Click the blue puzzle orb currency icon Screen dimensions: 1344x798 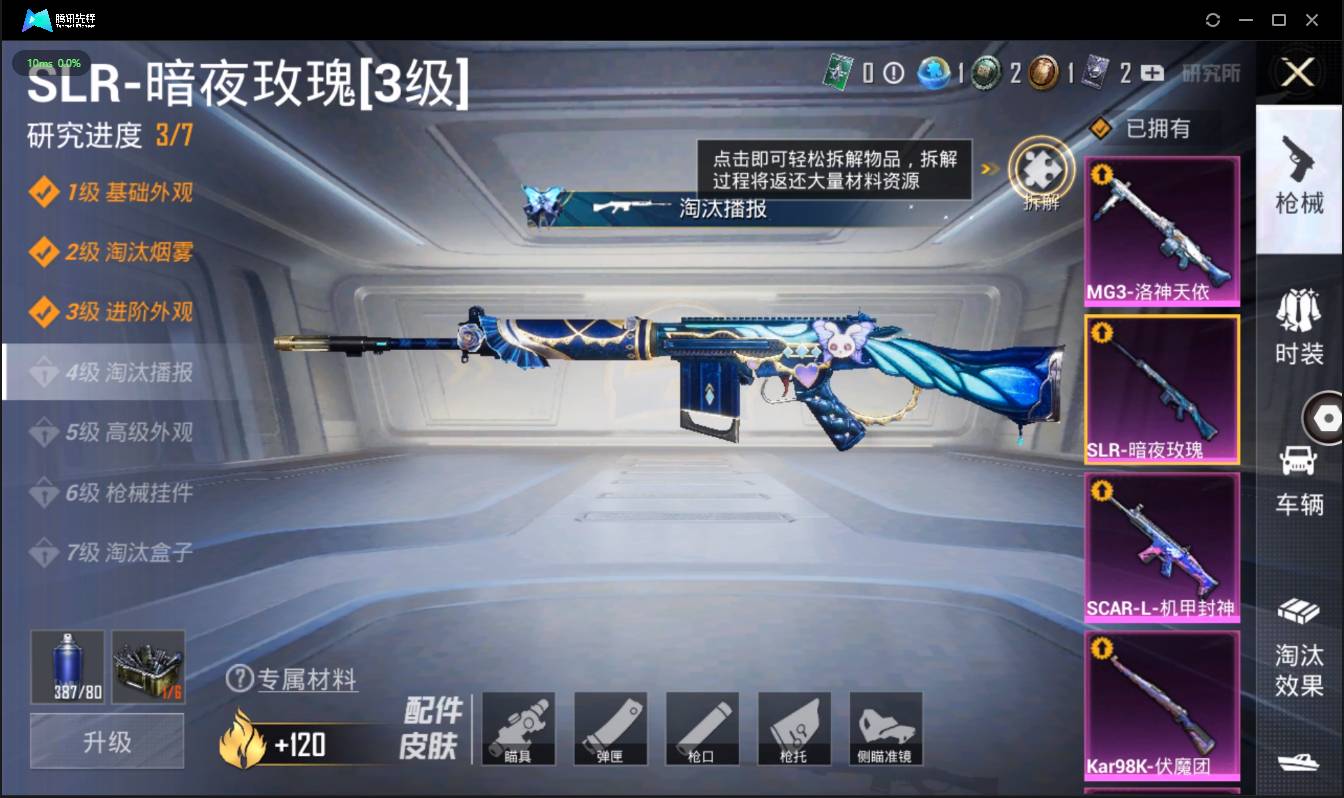click(934, 73)
